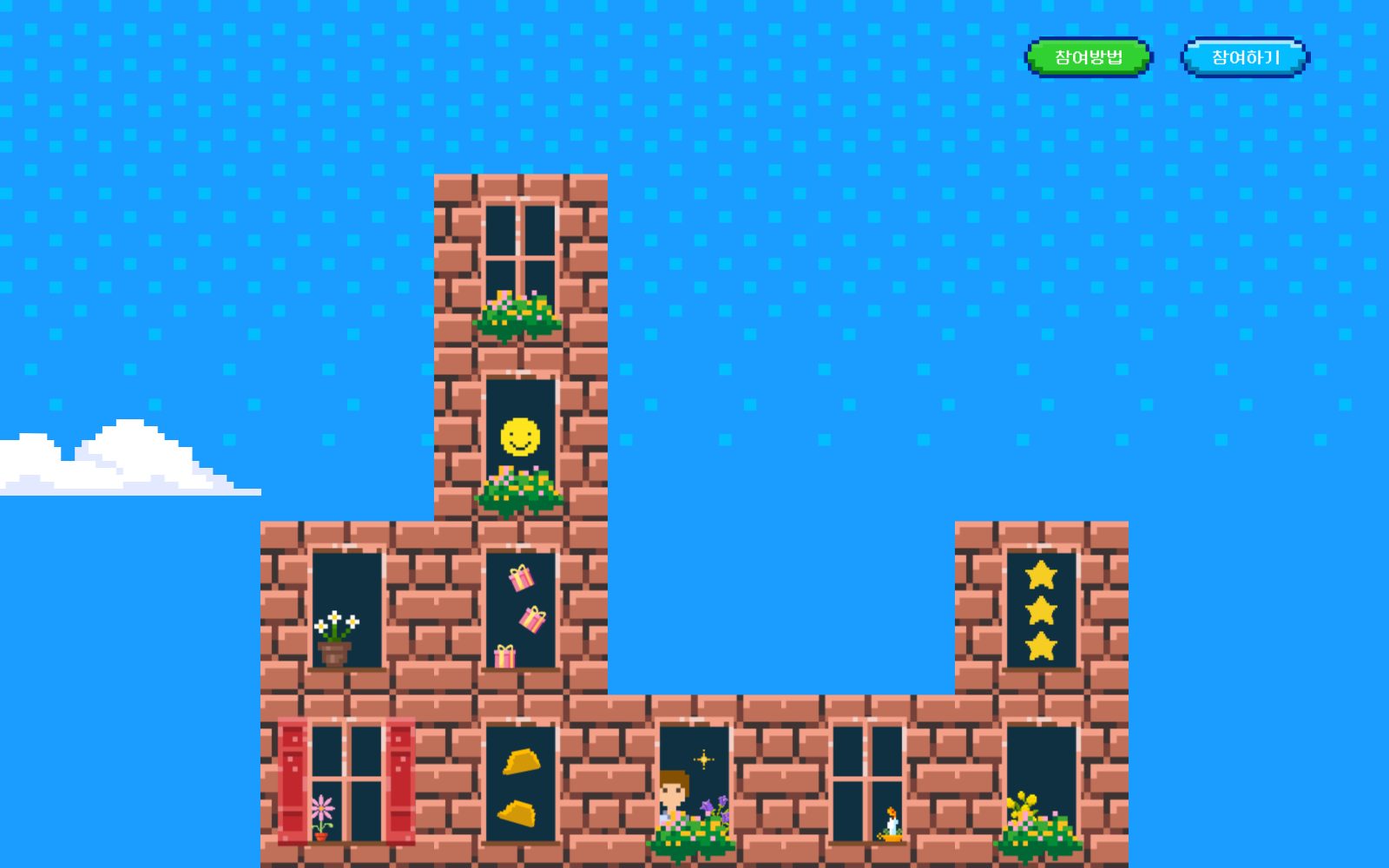This screenshot has height=868, width=1389.
Task: Click the blue 참여하기 button
Action: [x=1245, y=57]
